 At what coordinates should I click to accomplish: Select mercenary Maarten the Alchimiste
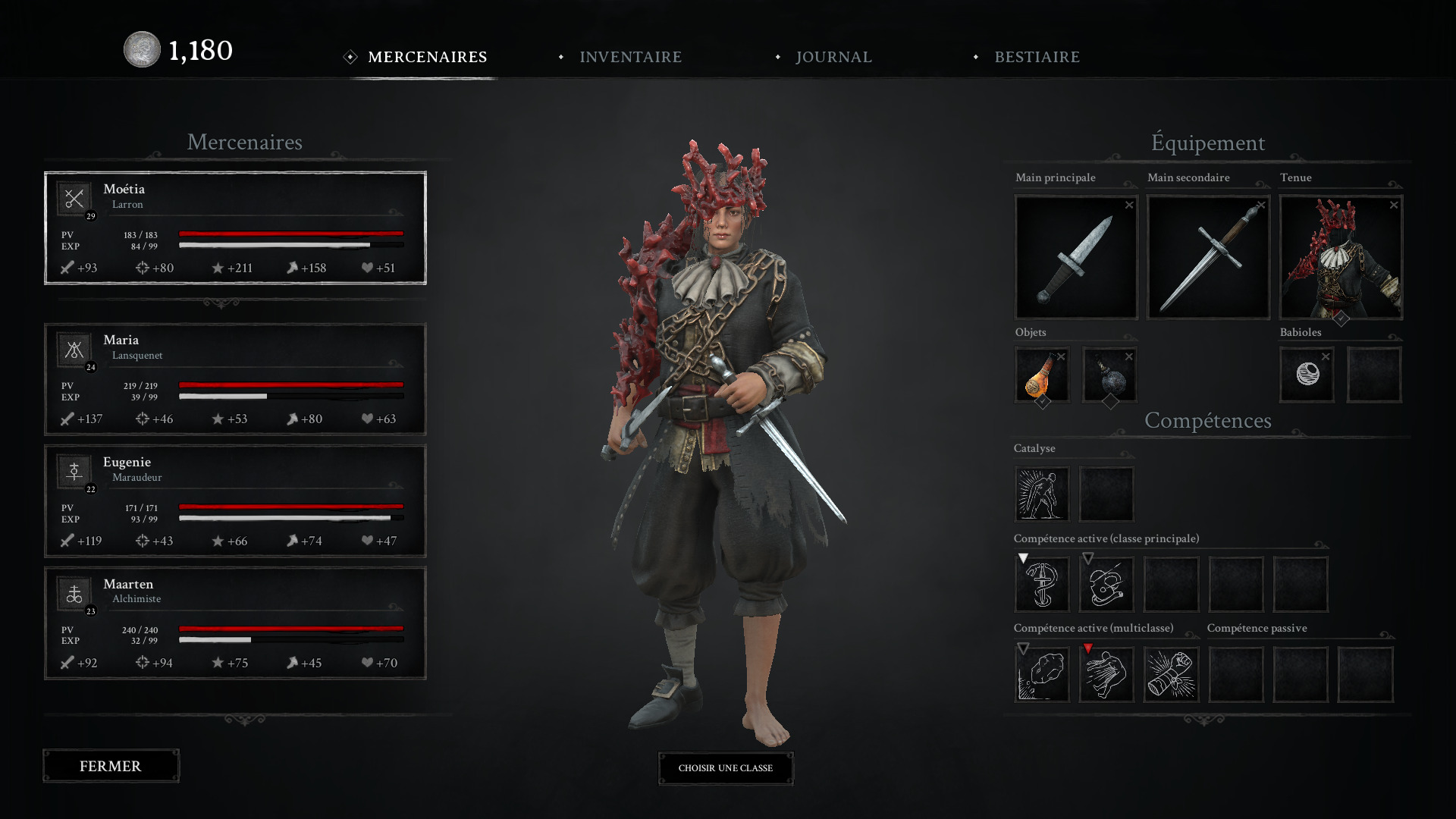click(x=235, y=623)
